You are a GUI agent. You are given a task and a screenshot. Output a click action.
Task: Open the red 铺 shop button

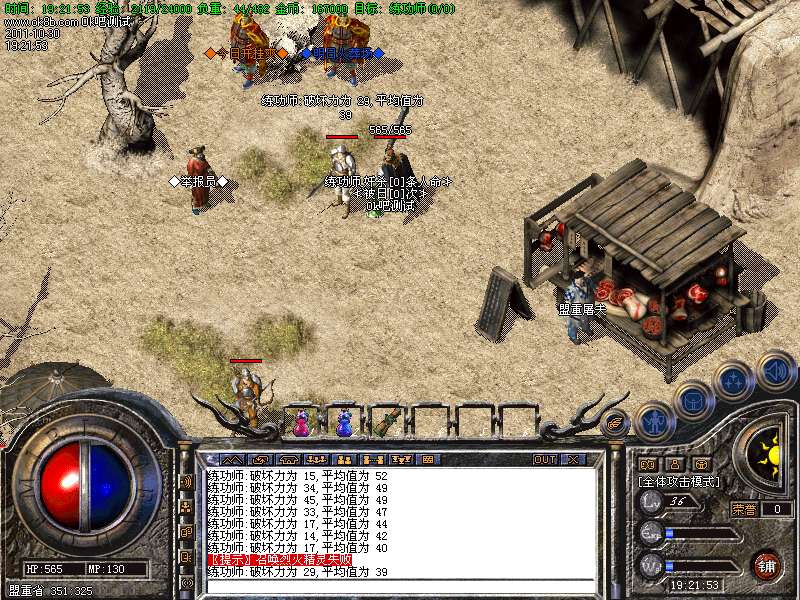click(x=767, y=565)
